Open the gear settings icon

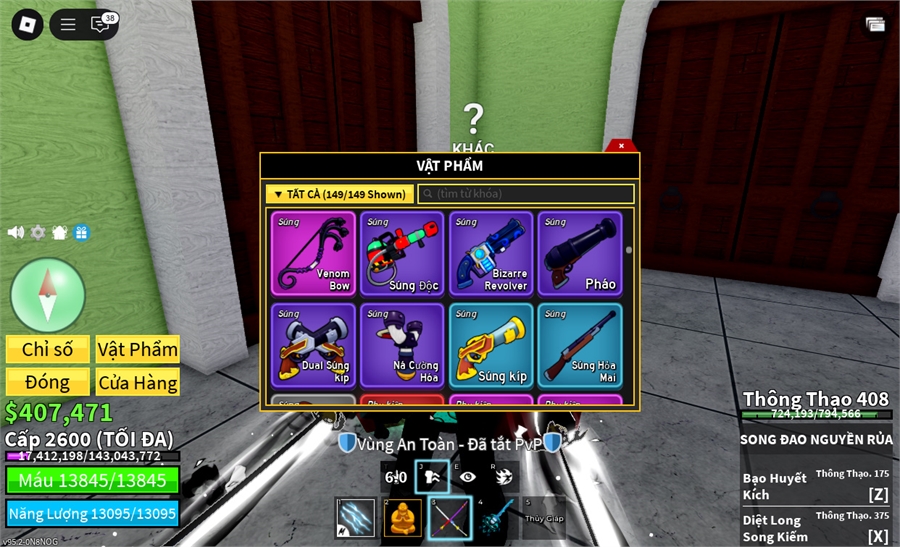click(x=38, y=232)
